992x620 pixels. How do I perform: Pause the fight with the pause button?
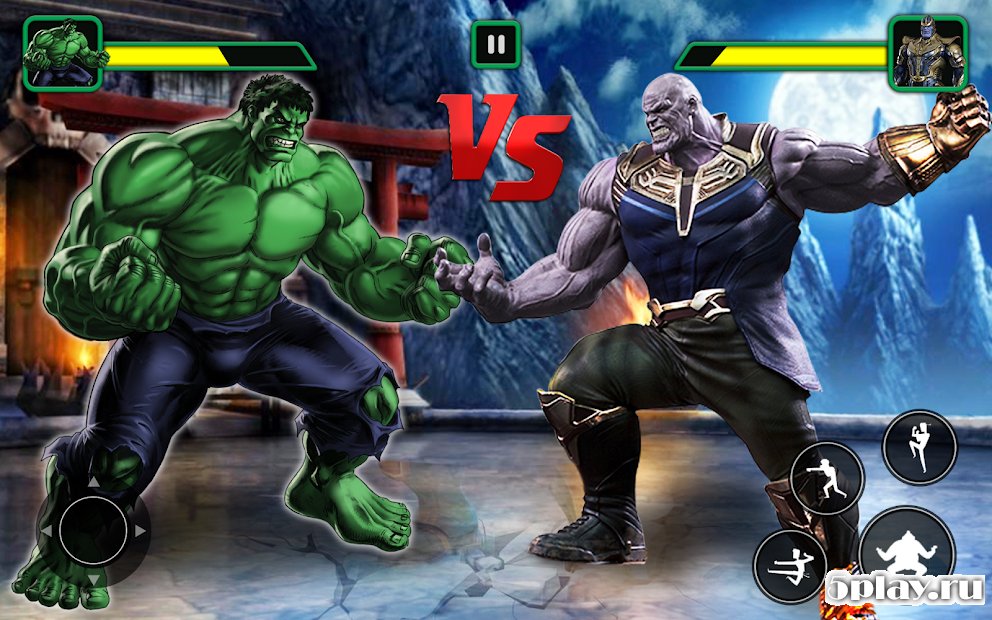point(496,44)
